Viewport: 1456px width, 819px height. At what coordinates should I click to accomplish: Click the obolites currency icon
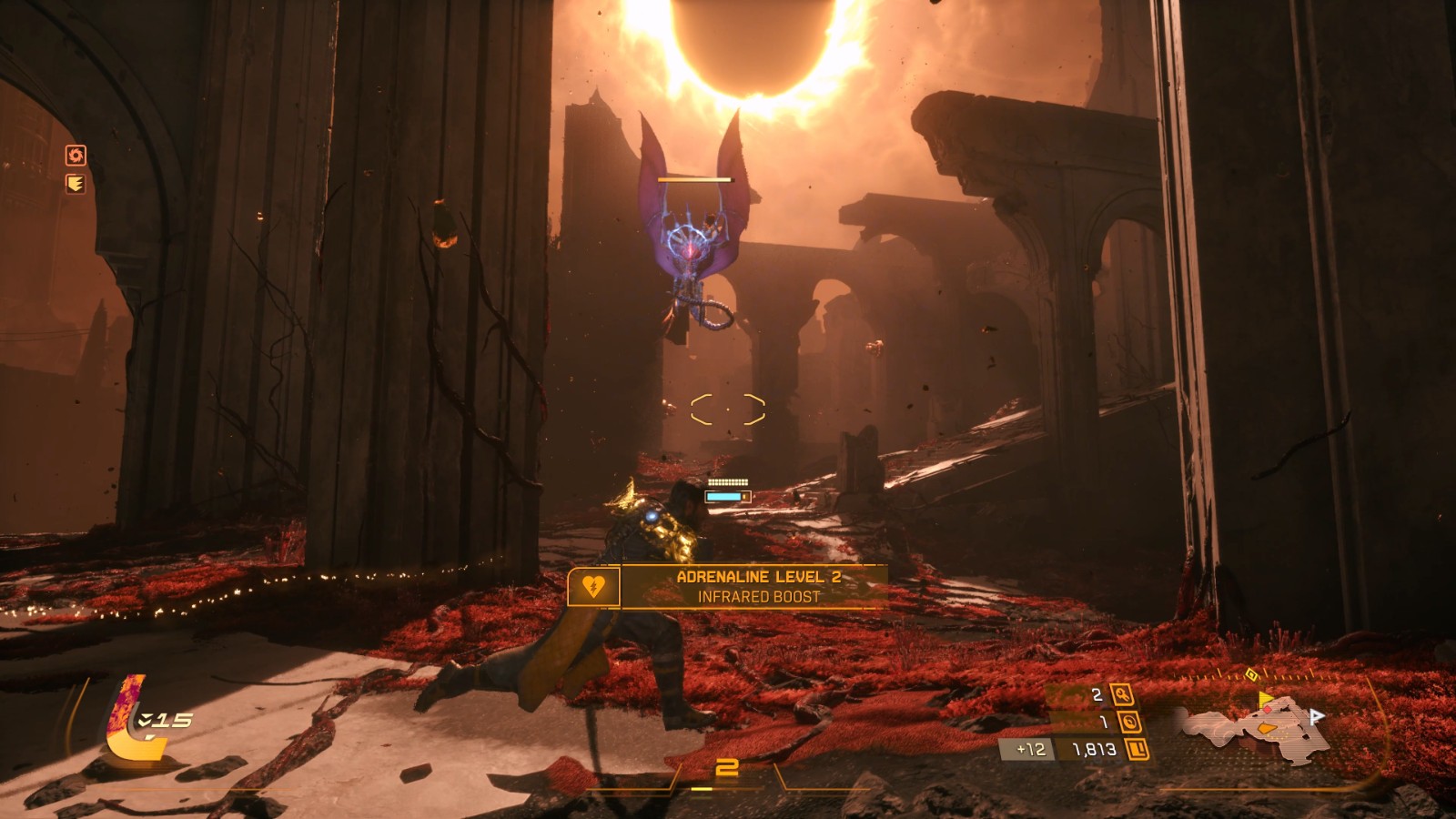point(1137,750)
